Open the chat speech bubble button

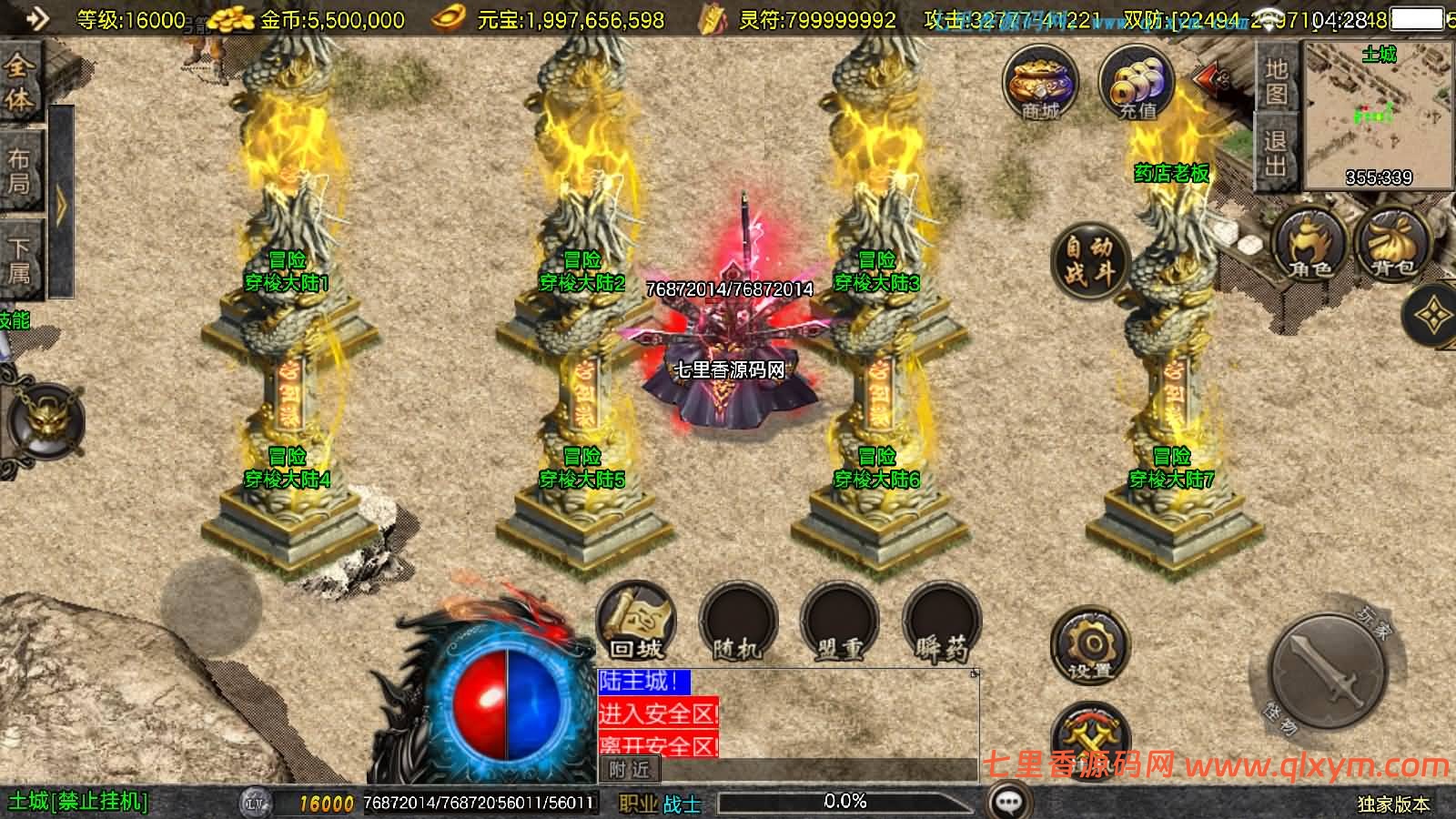point(1007,802)
